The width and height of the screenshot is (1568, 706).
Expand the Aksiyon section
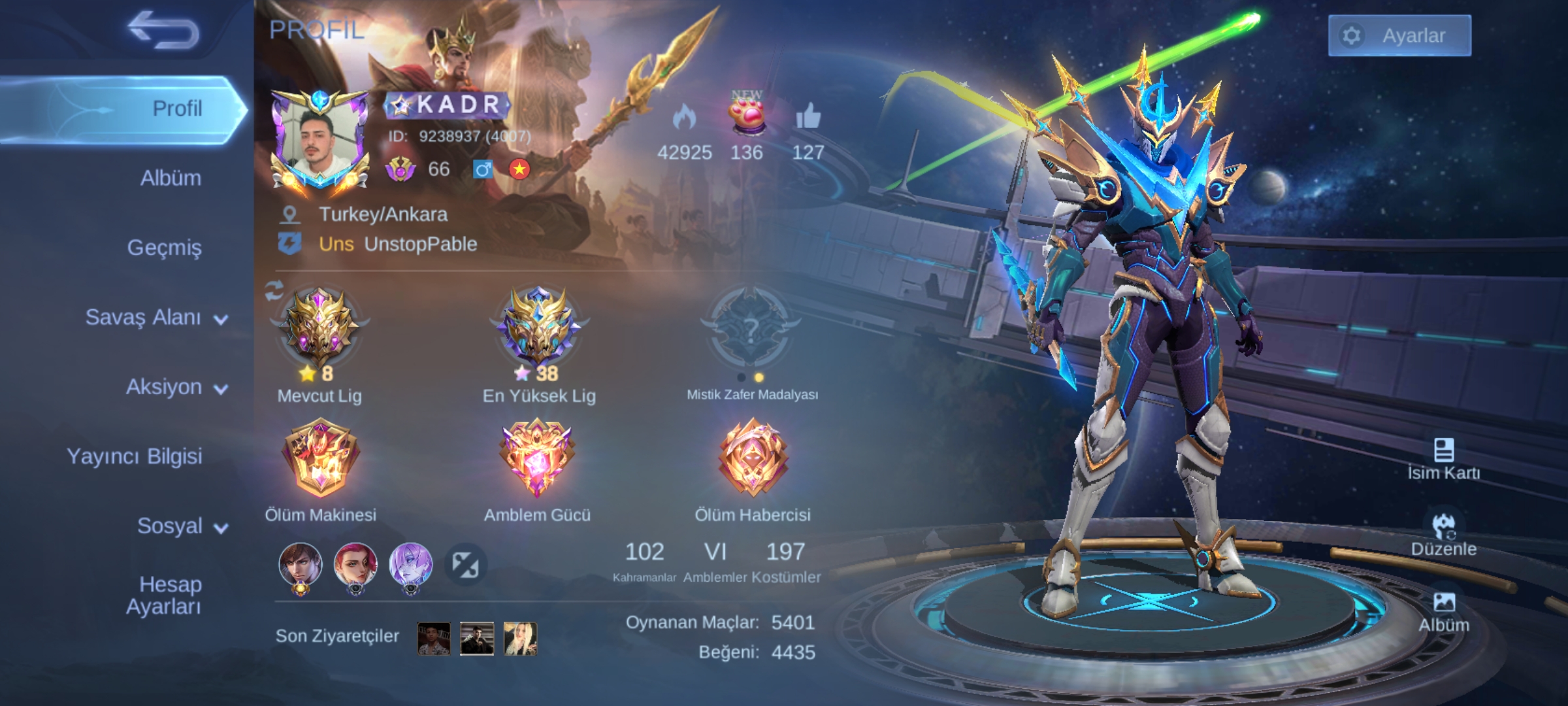coord(176,387)
